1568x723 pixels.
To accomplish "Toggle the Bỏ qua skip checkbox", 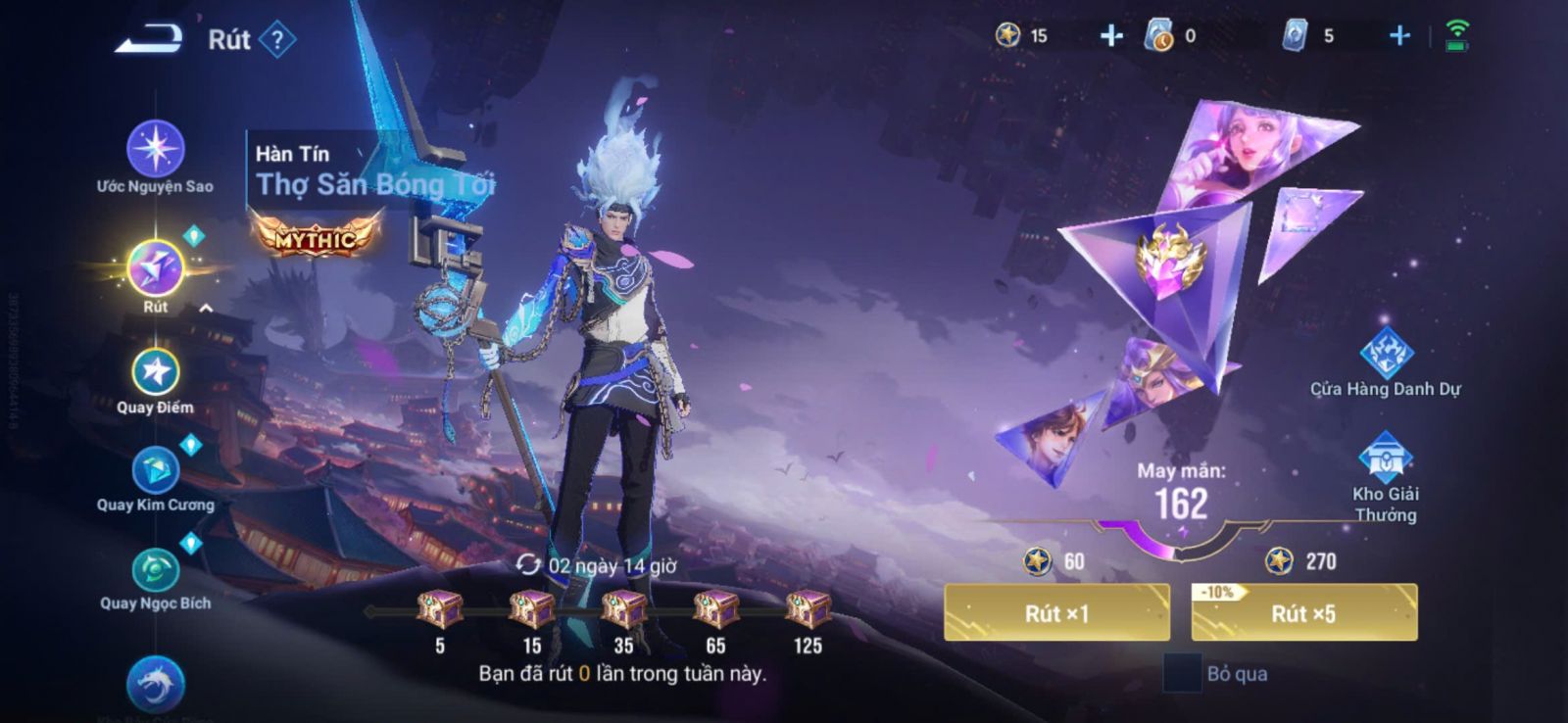I will [1182, 674].
